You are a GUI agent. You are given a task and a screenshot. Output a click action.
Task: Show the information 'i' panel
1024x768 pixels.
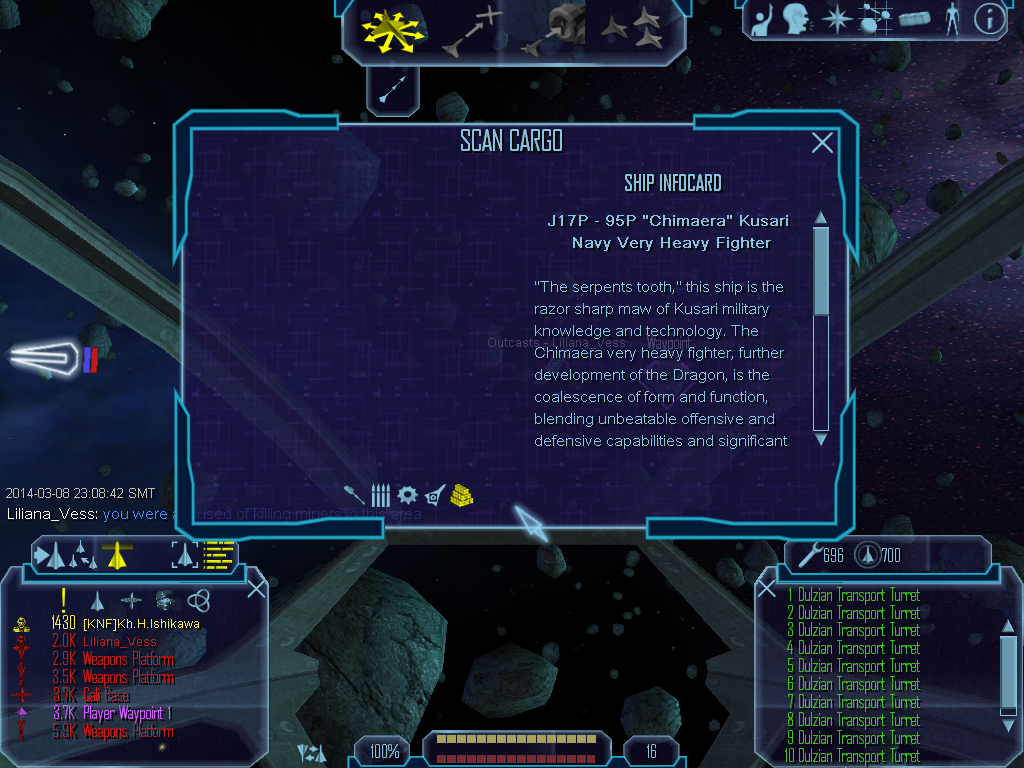[x=989, y=19]
